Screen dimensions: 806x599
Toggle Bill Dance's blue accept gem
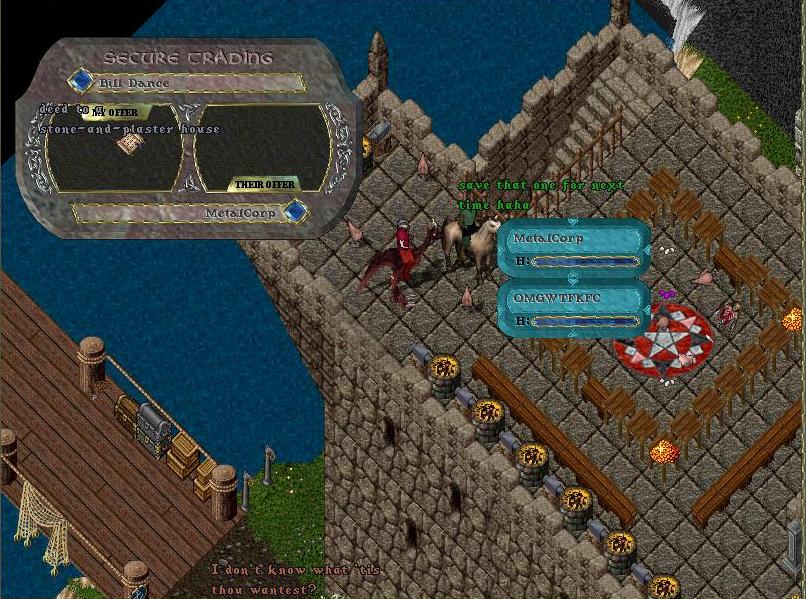[80, 81]
